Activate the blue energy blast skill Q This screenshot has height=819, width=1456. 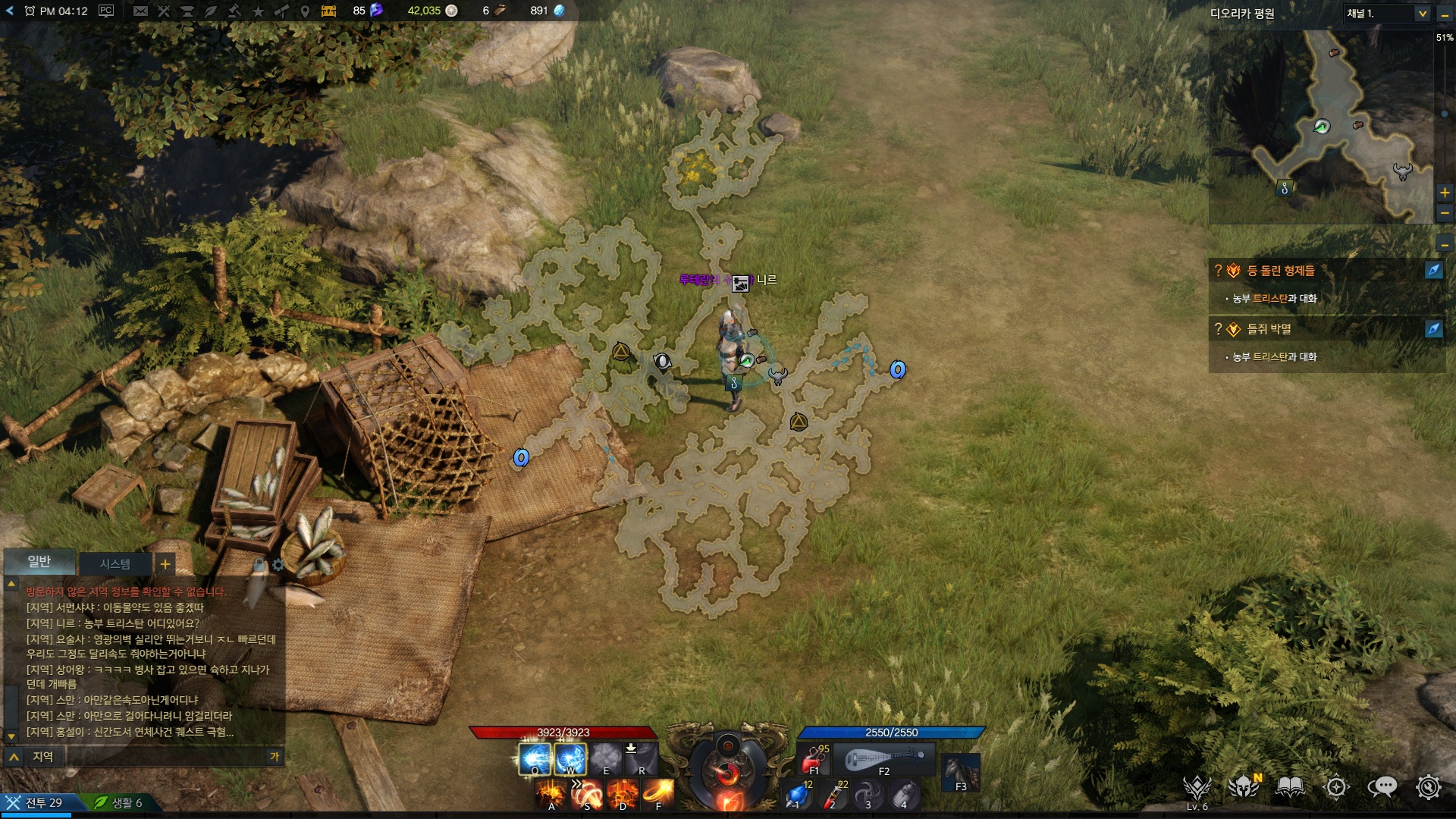(x=535, y=758)
